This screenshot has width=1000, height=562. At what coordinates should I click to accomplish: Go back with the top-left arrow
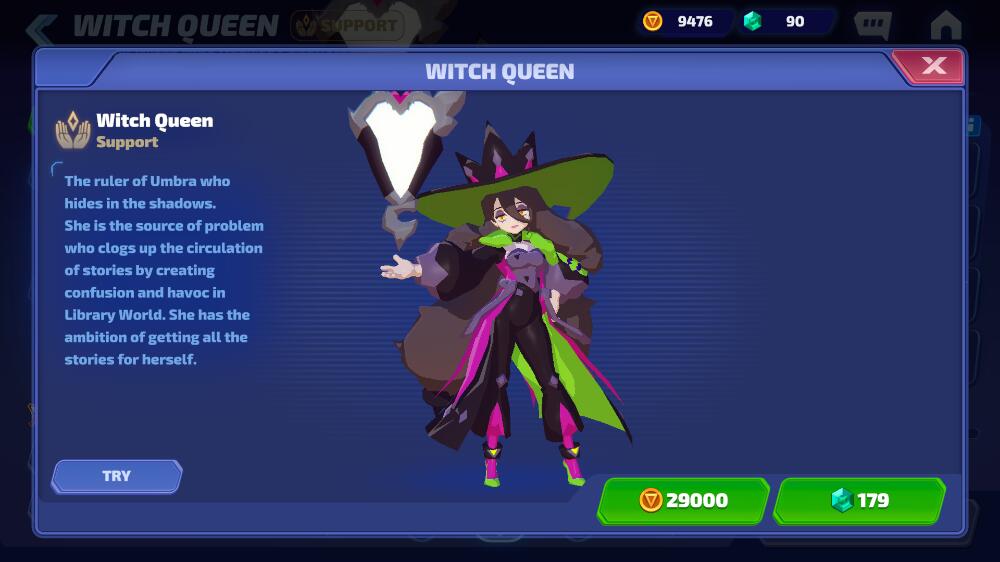click(40, 27)
